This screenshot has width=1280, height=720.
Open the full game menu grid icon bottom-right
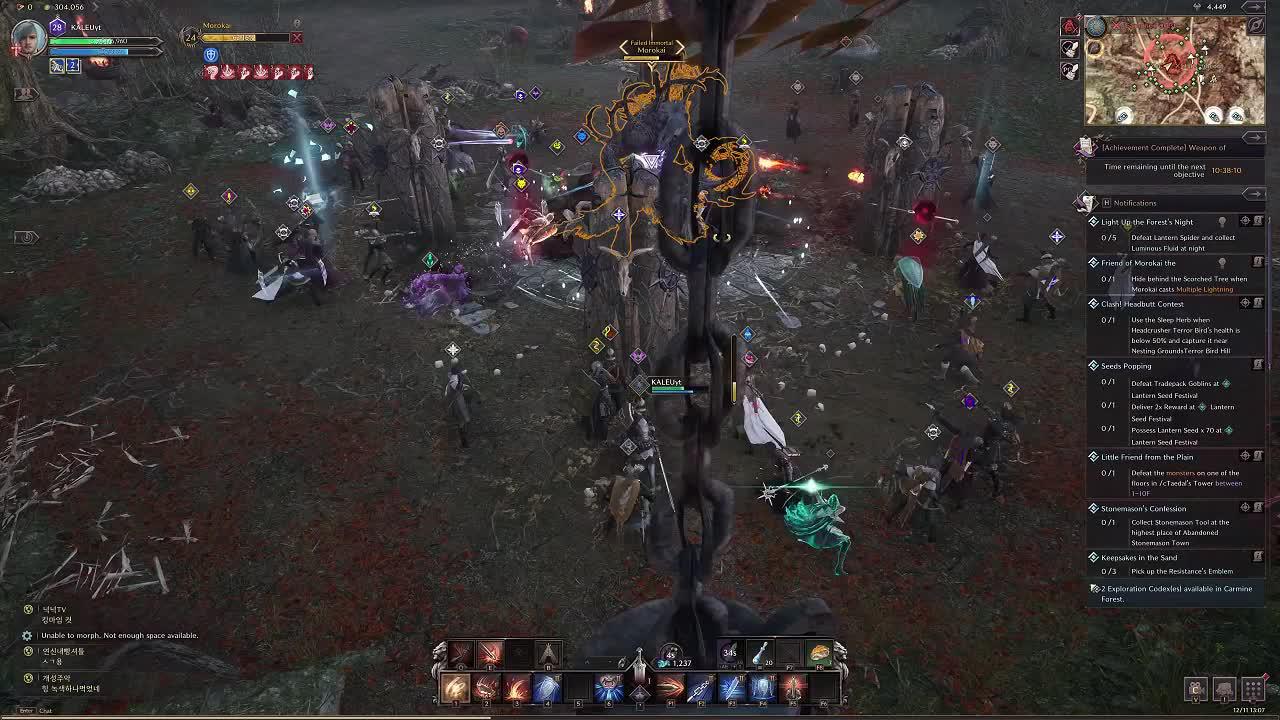1252,689
